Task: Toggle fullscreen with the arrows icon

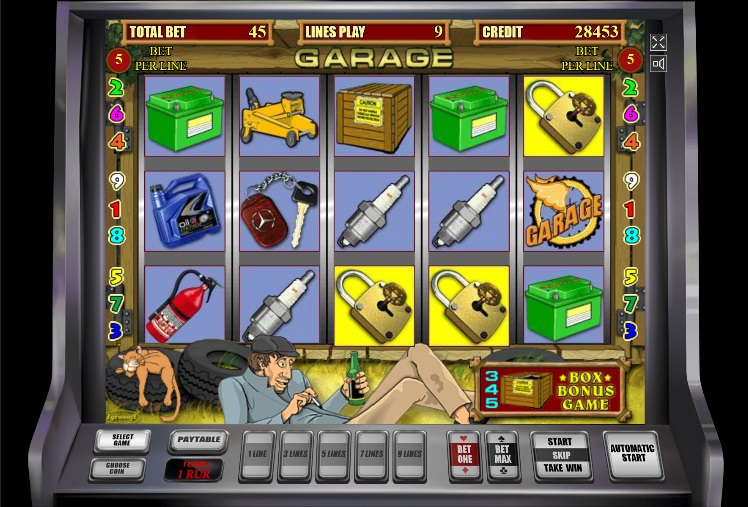Action: [658, 42]
